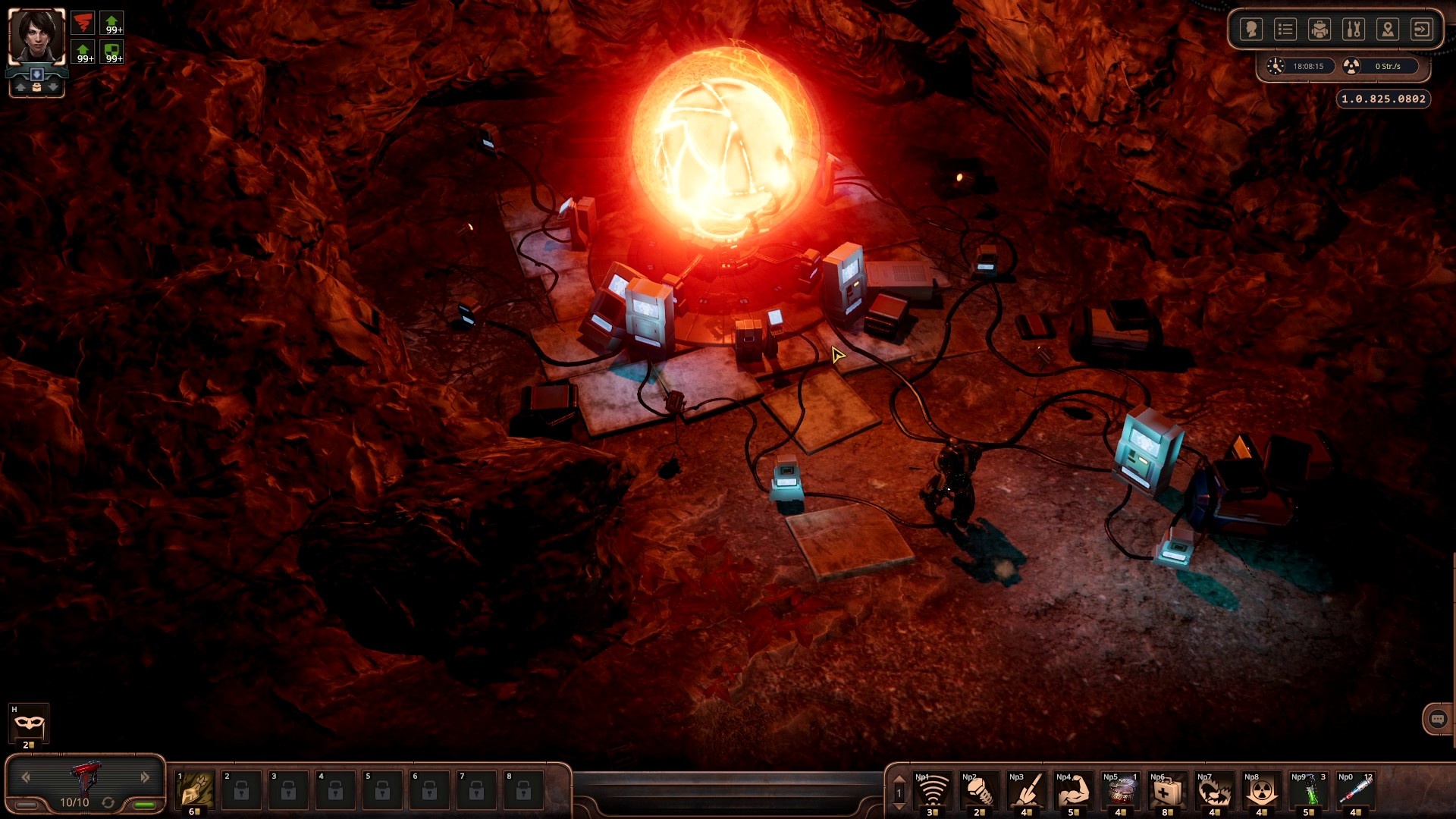Viewport: 1456px width, 819px height.
Task: Select hotbar slot 1 with the item
Action: [193, 791]
